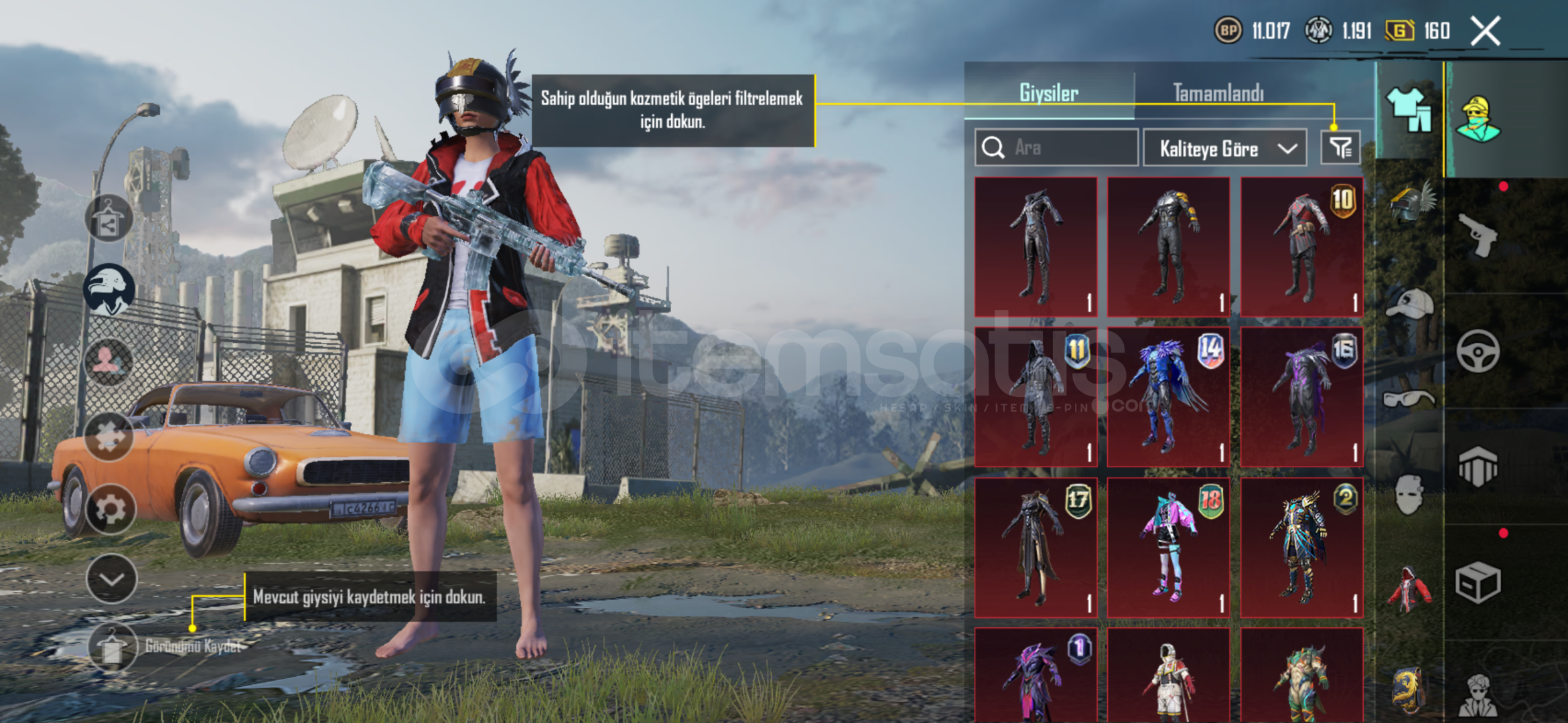Switch to the Tamamlandı tab
Screen dimensions: 1568x723
click(x=1218, y=93)
